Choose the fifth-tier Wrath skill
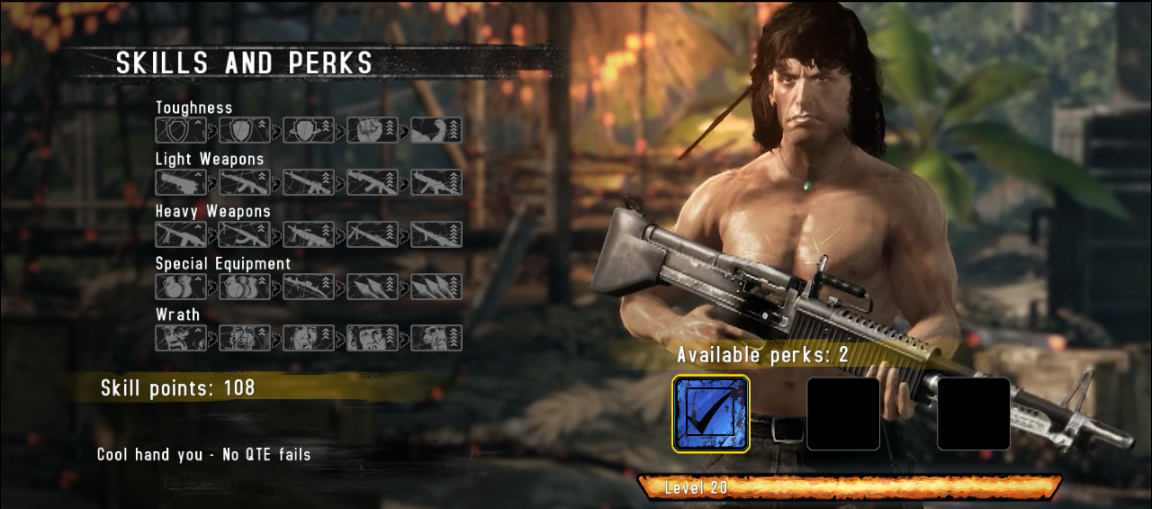Screen dimensions: 1152x509 point(437,337)
